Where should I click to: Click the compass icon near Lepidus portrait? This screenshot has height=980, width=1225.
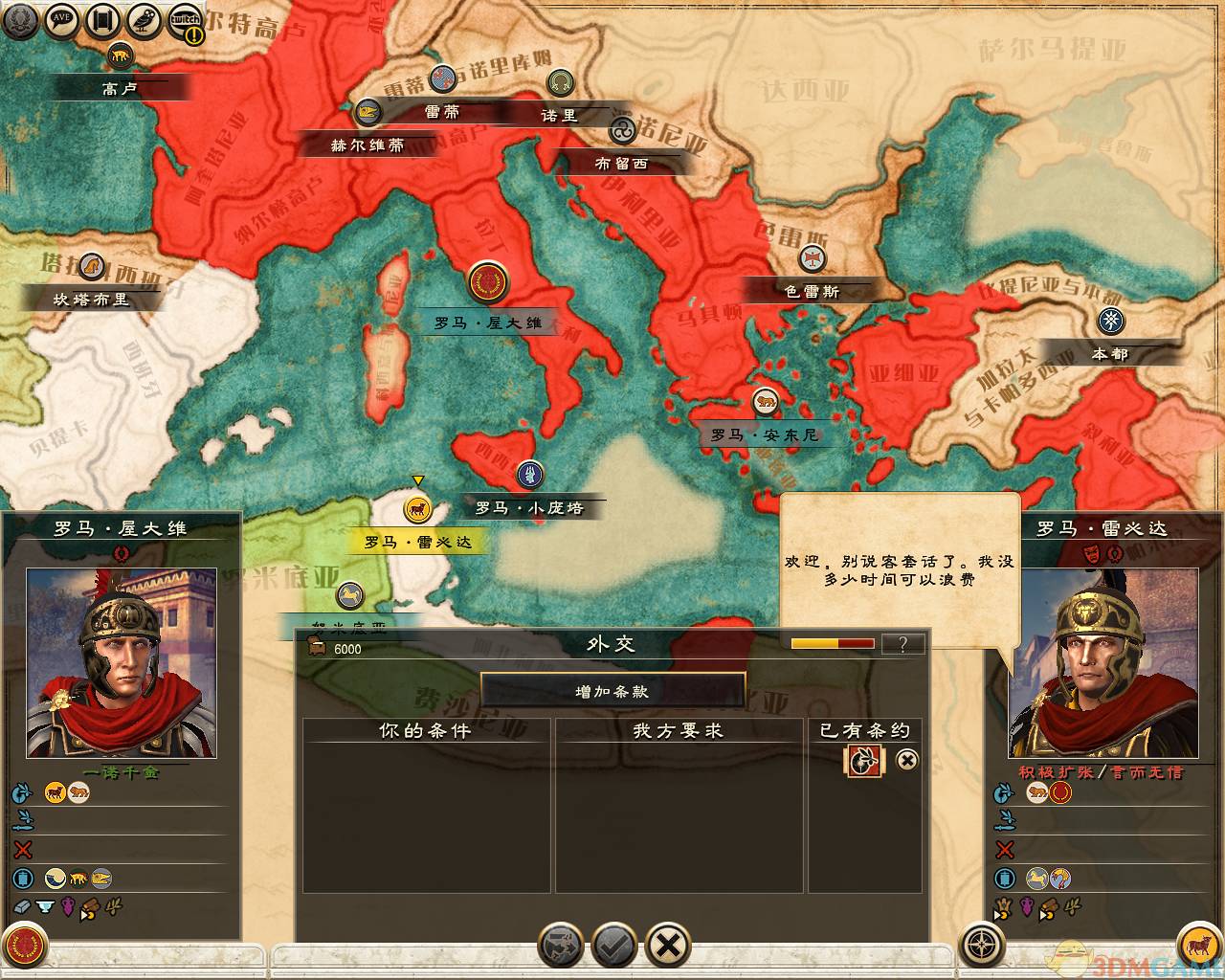983,945
